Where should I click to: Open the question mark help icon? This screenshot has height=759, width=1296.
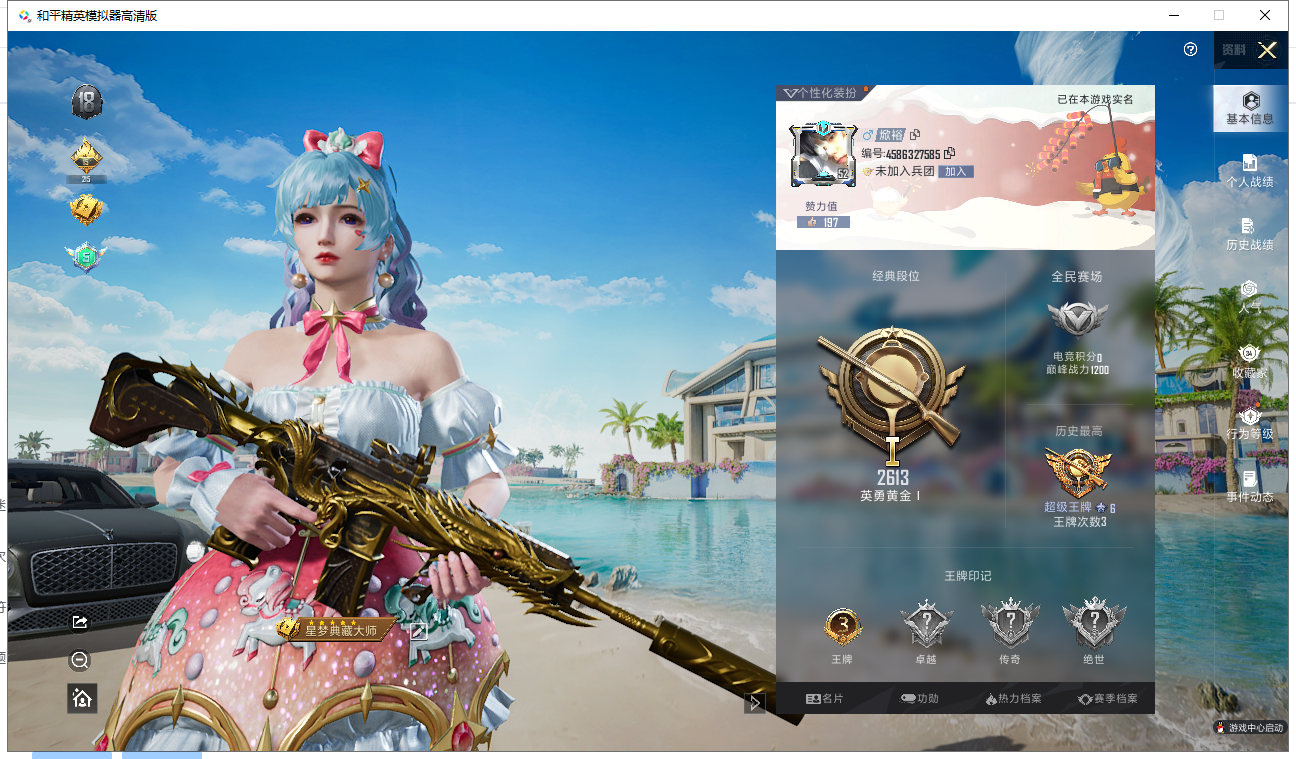(1190, 49)
